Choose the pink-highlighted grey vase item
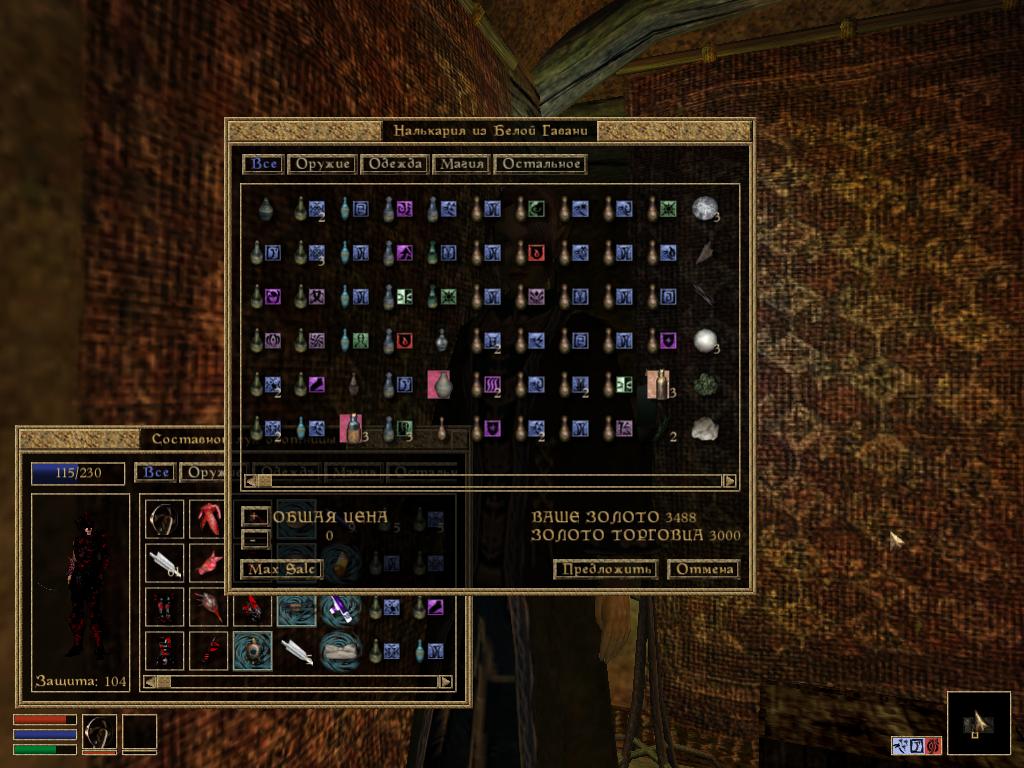Image resolution: width=1024 pixels, height=768 pixels. point(439,385)
